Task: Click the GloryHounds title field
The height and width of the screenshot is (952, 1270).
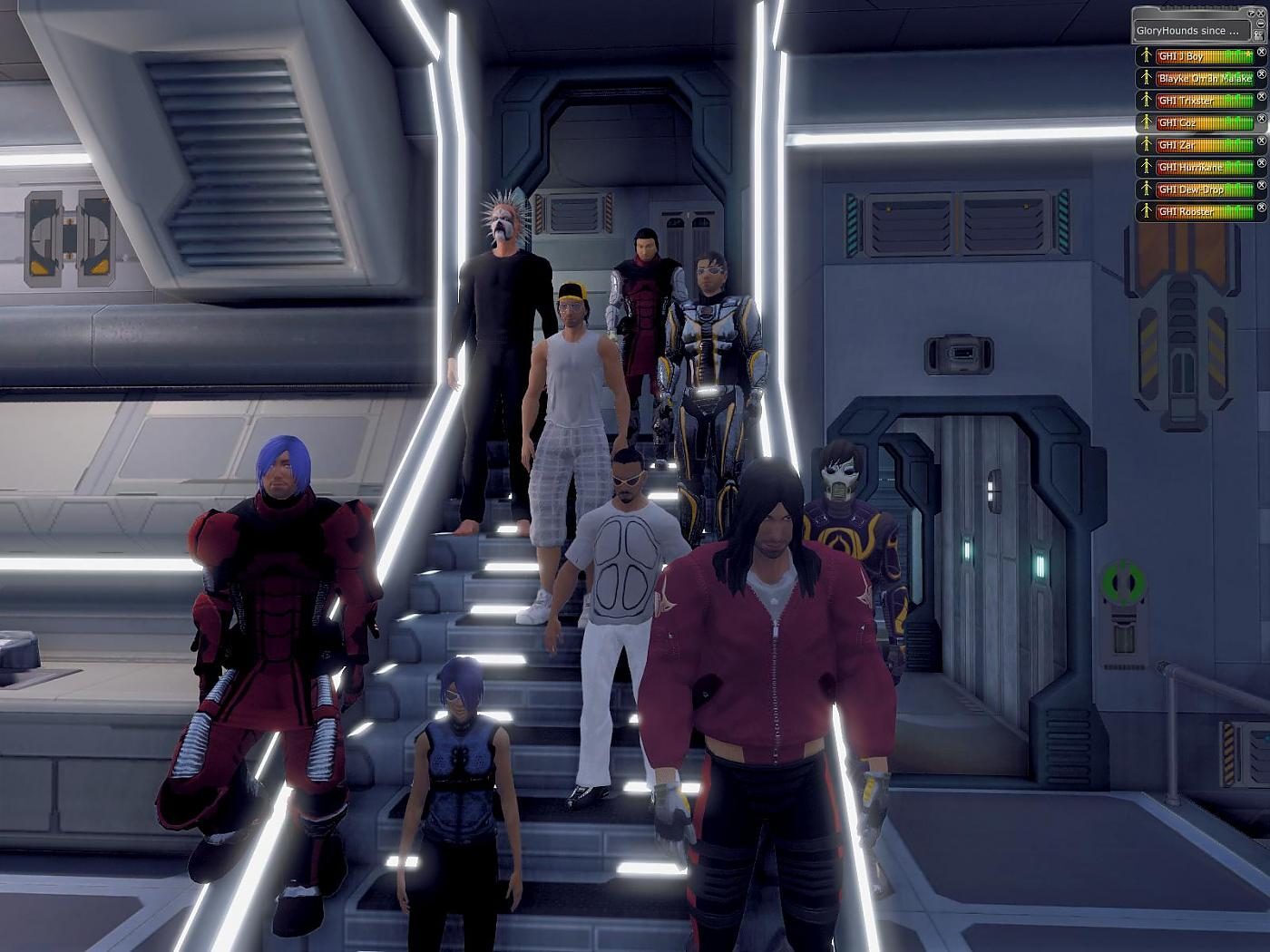Action: (x=1190, y=30)
